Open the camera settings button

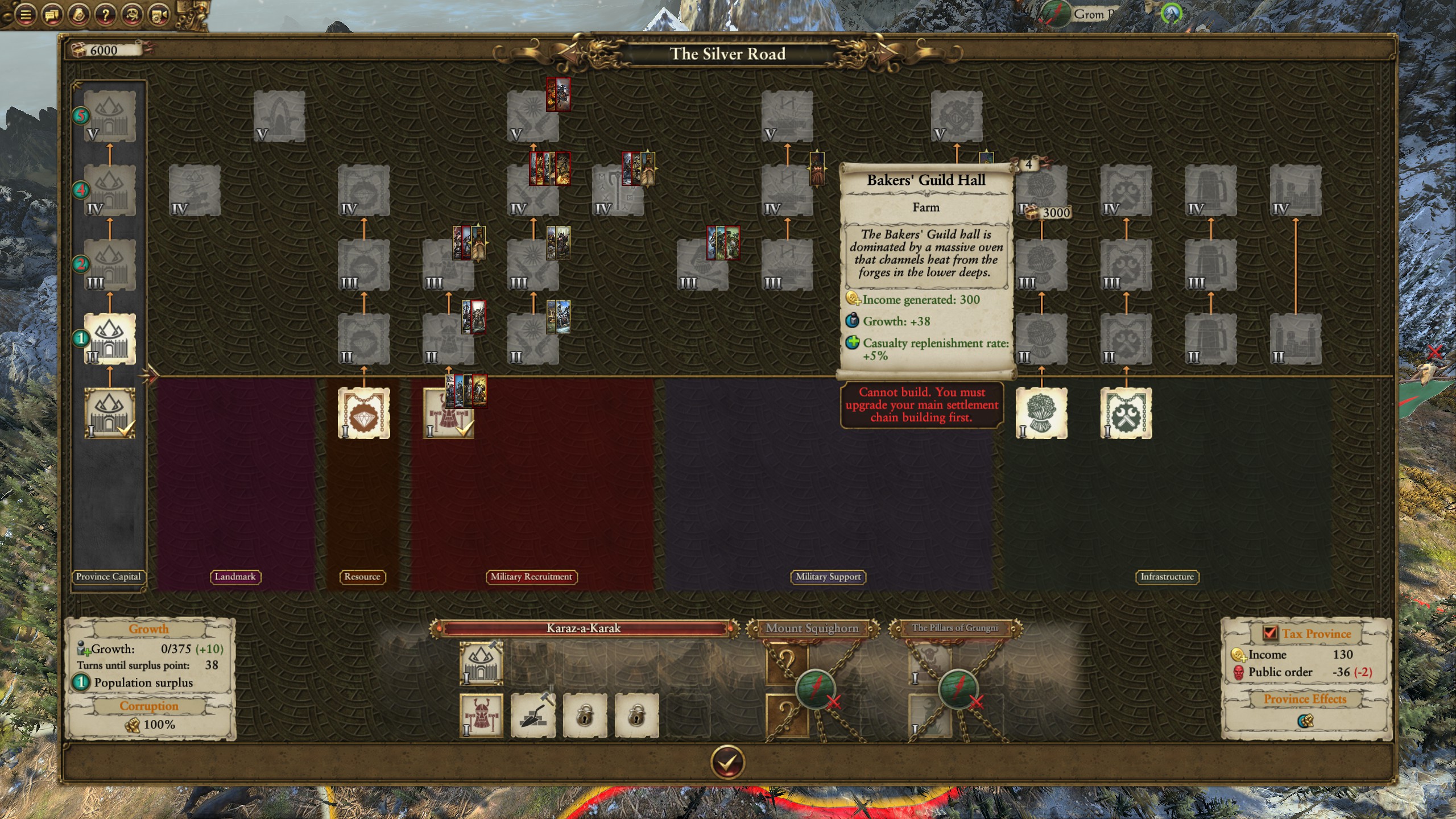[x=158, y=15]
